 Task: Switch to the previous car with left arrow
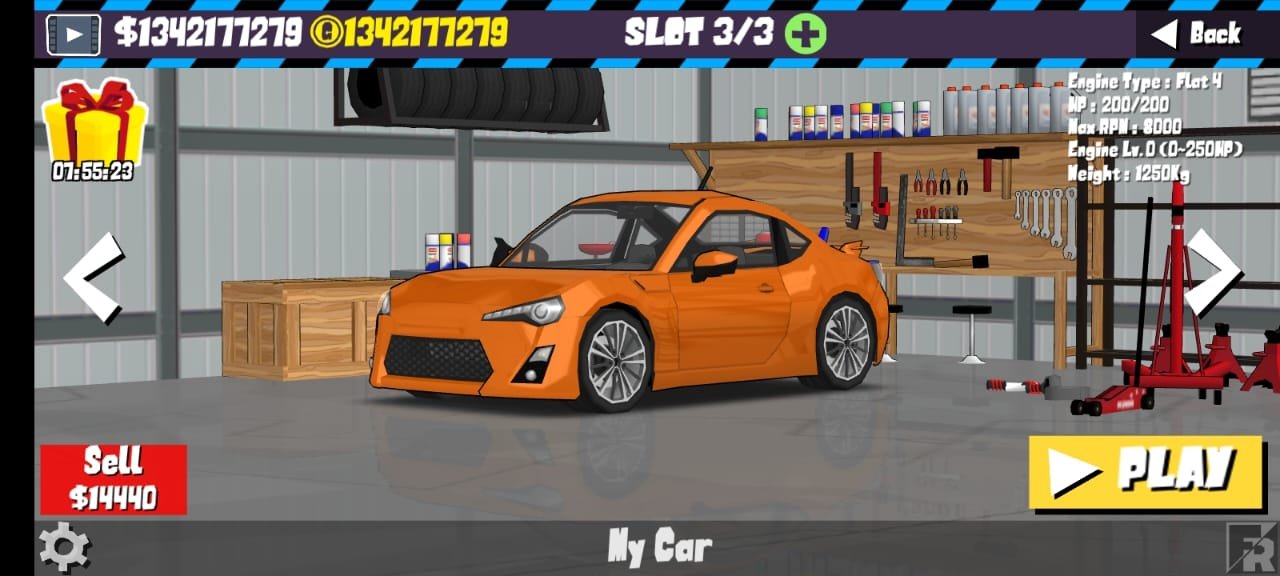point(94,278)
